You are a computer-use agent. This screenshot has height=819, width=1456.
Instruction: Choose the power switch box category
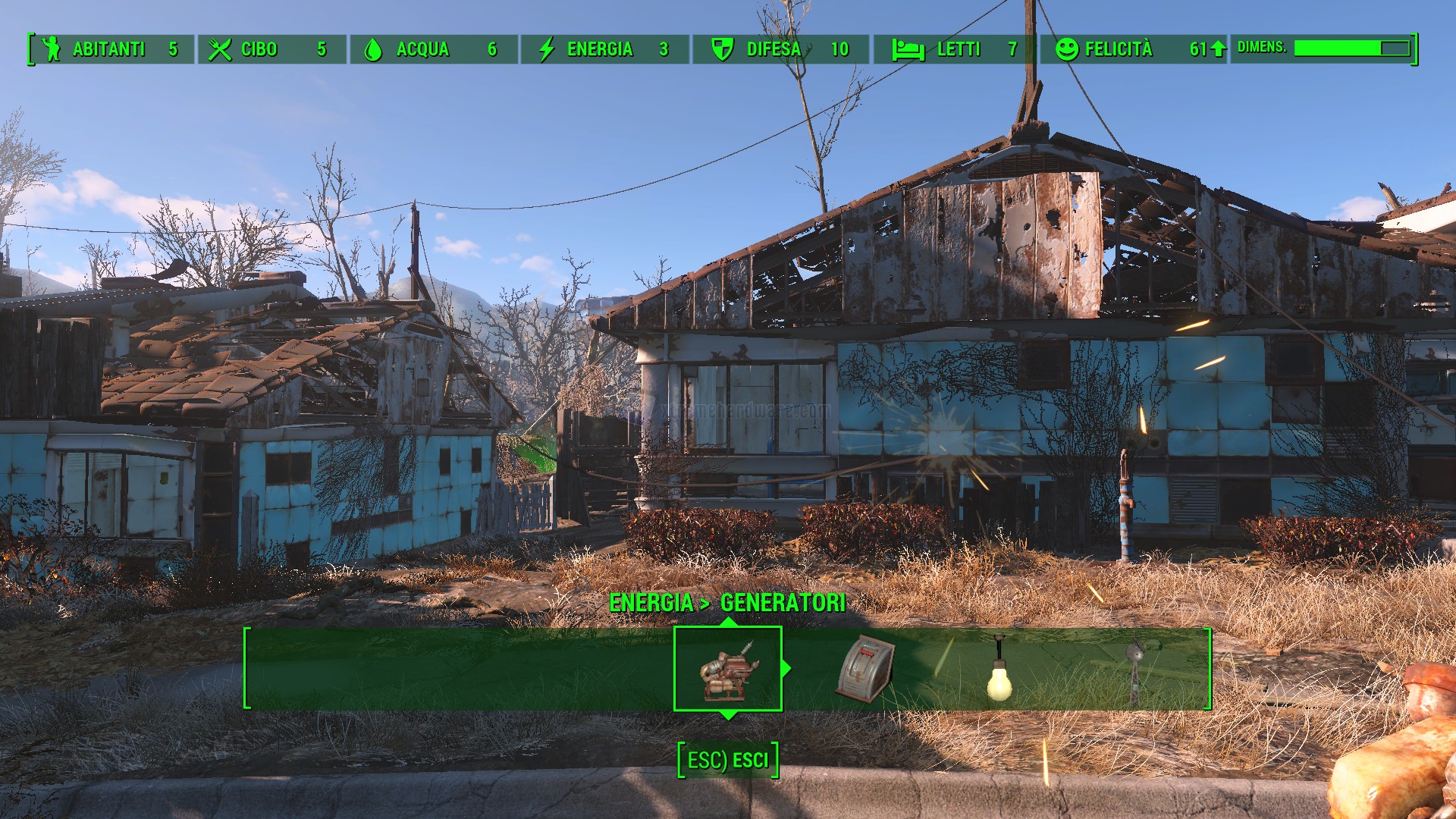point(864,669)
